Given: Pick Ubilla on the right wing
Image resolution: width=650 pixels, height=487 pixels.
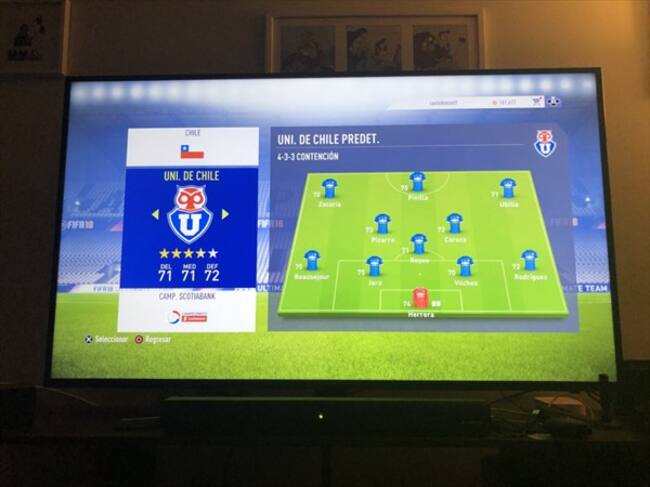Looking at the screenshot, I should (508, 188).
